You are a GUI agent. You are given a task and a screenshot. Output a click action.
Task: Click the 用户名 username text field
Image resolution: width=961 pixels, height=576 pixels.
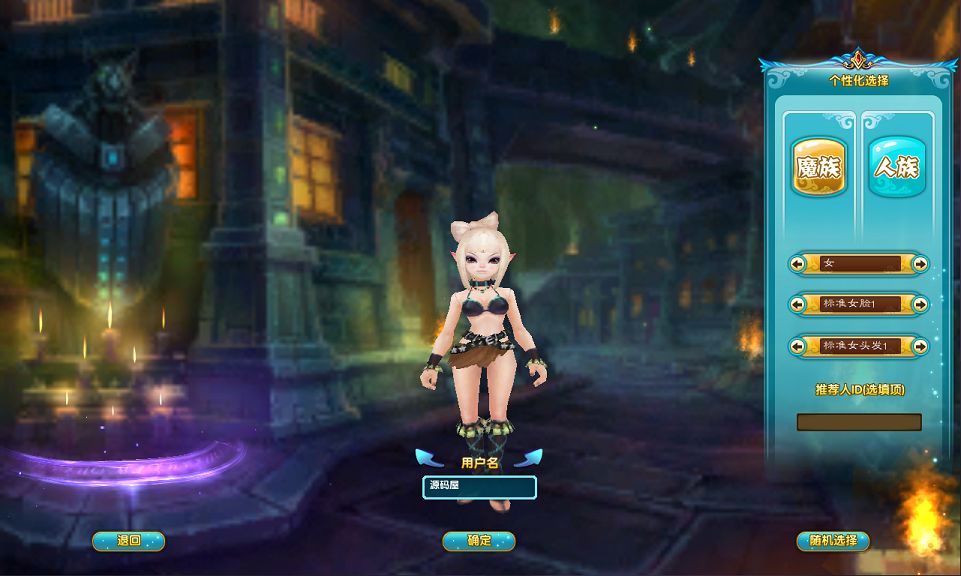(x=479, y=487)
